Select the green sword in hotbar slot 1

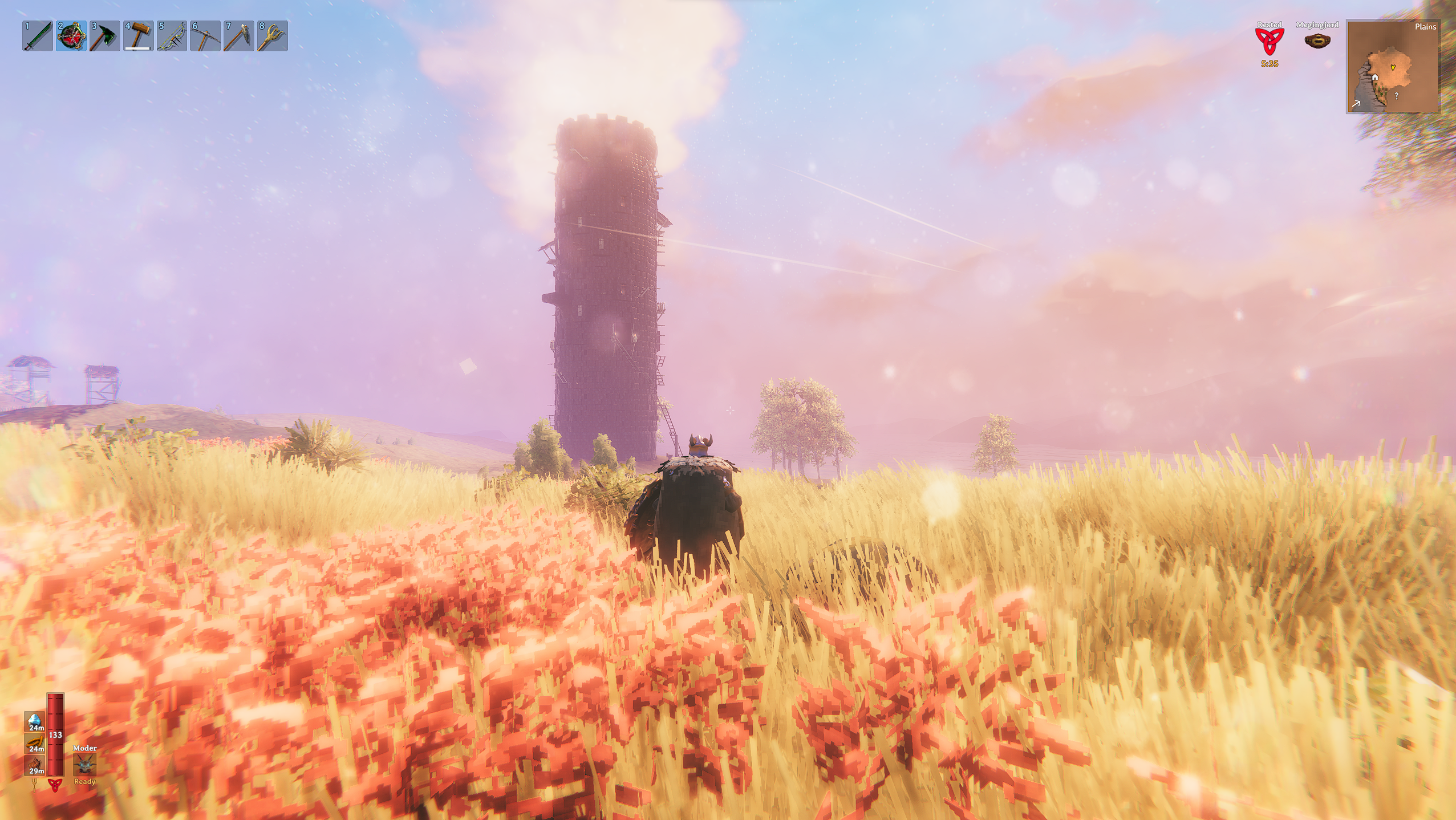point(38,36)
